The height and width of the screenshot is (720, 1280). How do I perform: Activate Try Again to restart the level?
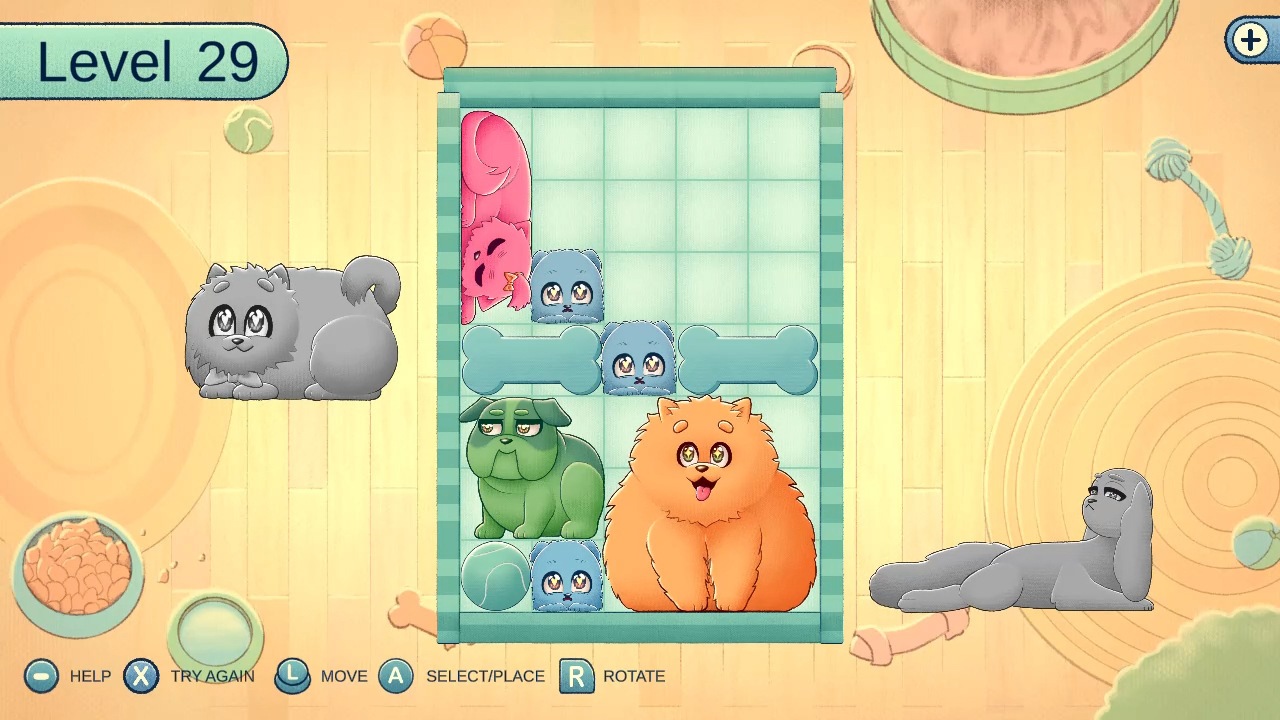pyautogui.click(x=141, y=676)
